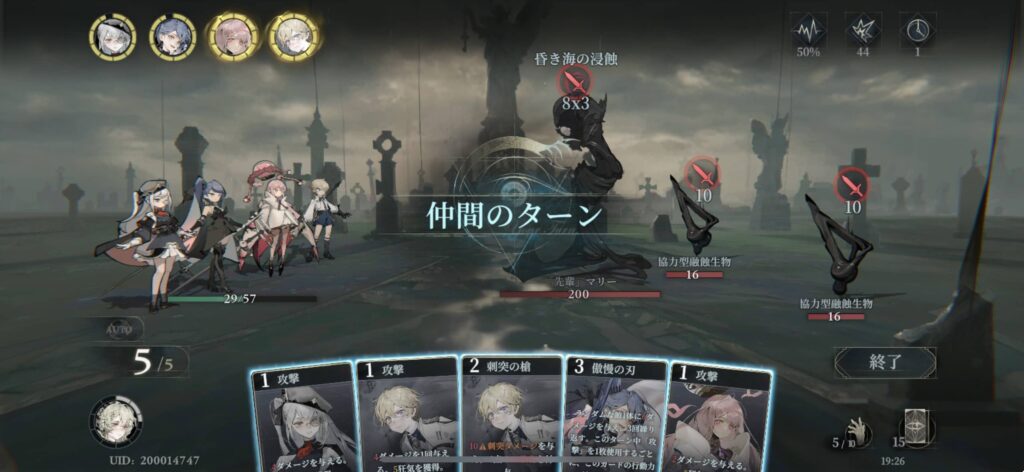Play the 刺突の槍 card
The width and height of the screenshot is (1024, 472).
pos(510,415)
